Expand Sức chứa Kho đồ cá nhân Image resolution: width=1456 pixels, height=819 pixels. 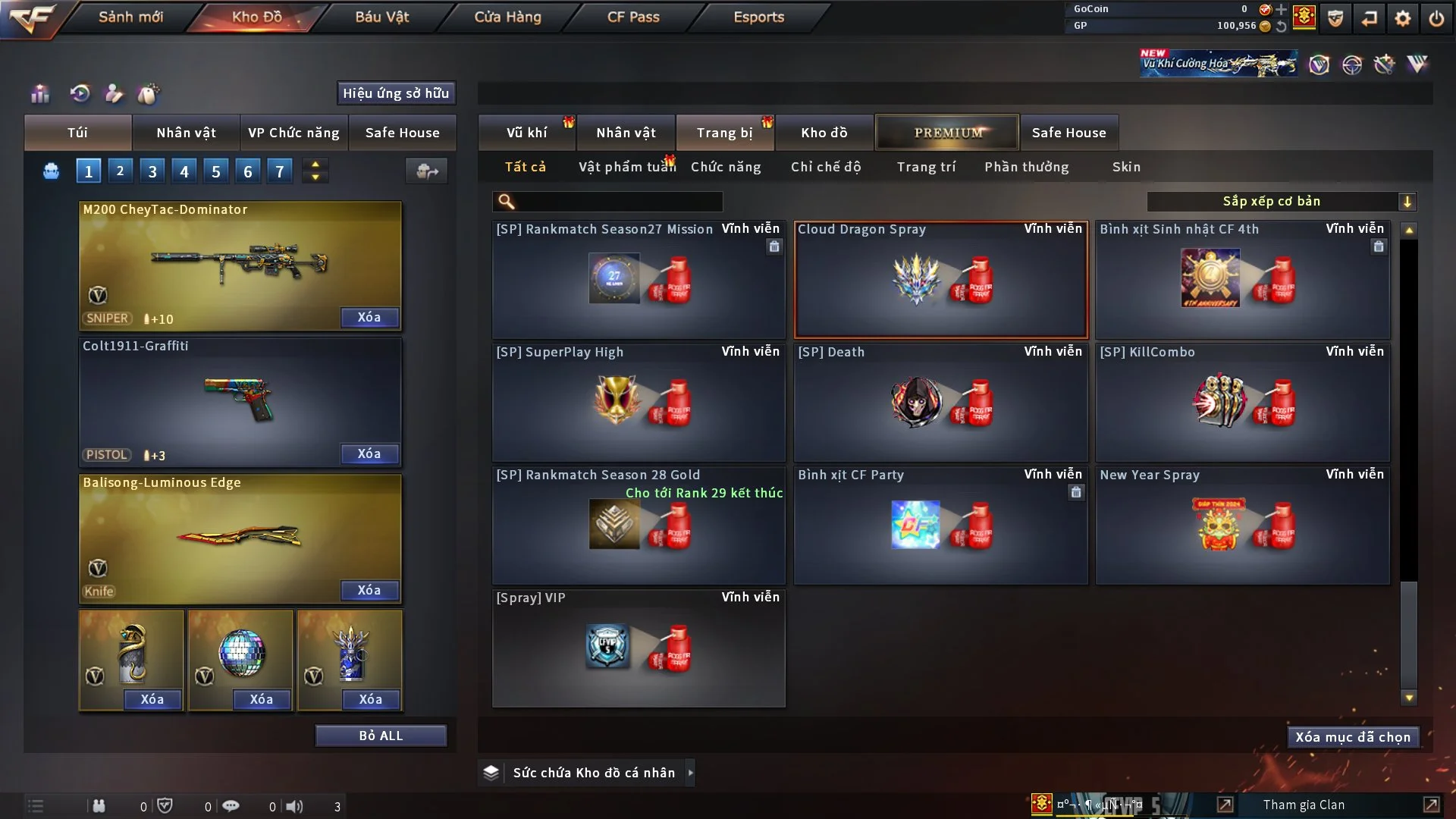[690, 773]
